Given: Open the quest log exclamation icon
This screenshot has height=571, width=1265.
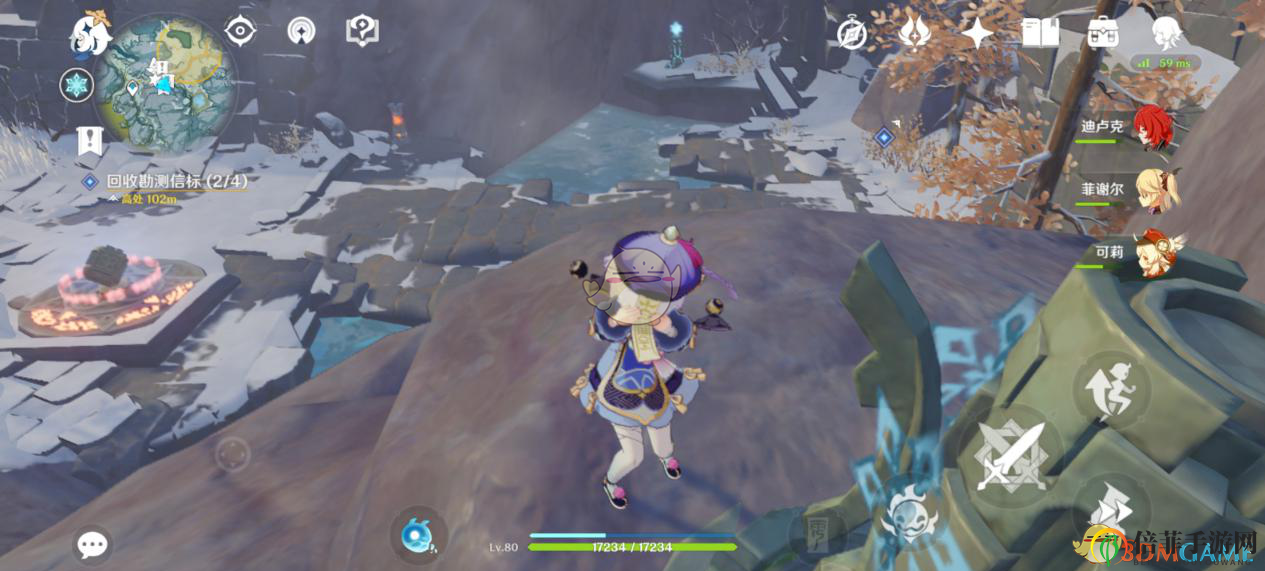Looking at the screenshot, I should point(90,141).
